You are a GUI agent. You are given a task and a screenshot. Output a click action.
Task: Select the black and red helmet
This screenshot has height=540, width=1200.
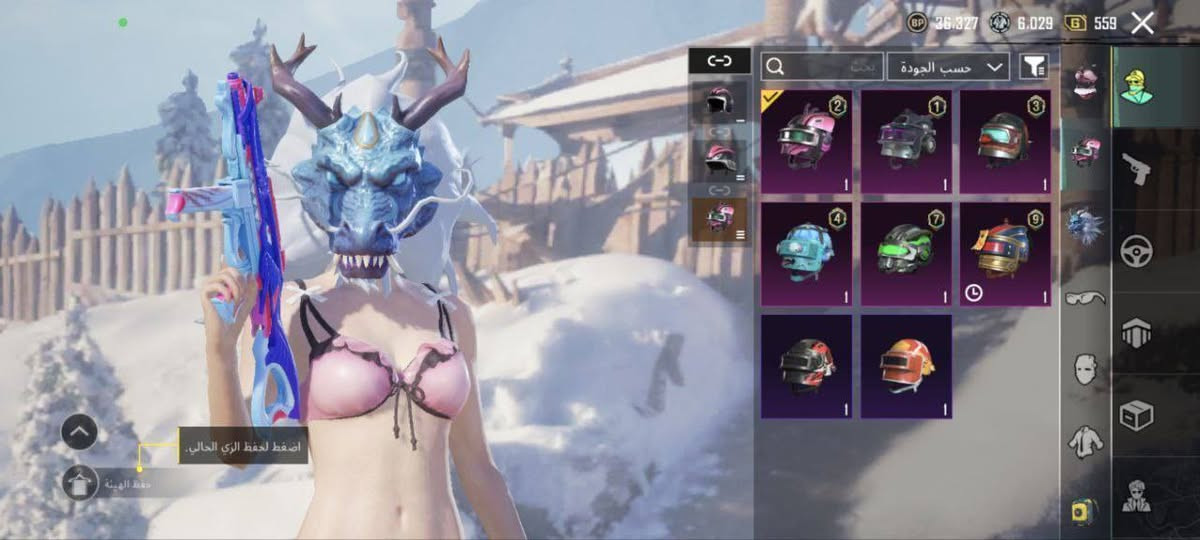click(806, 366)
